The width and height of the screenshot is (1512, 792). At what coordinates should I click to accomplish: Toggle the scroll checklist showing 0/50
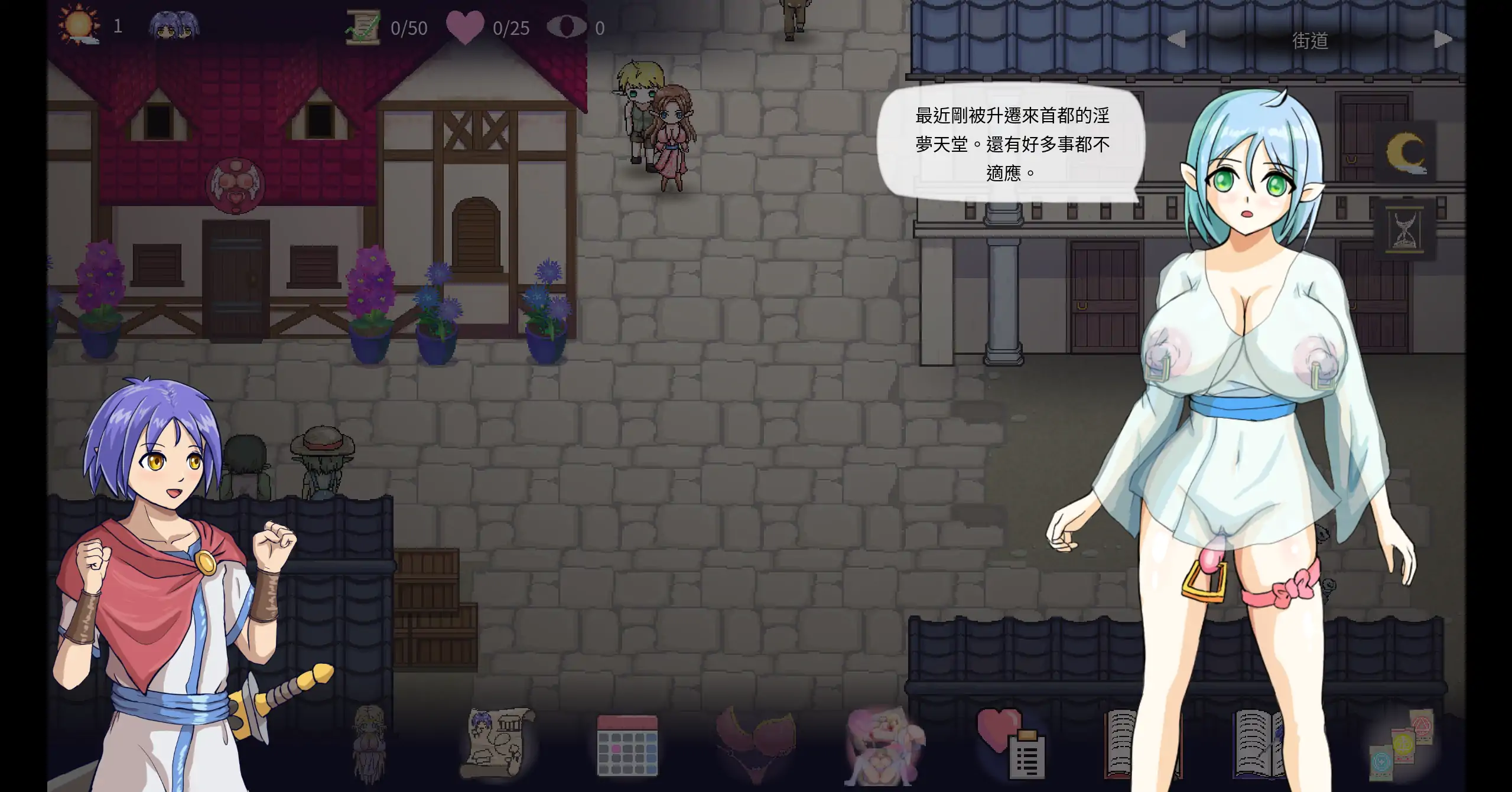[x=364, y=27]
